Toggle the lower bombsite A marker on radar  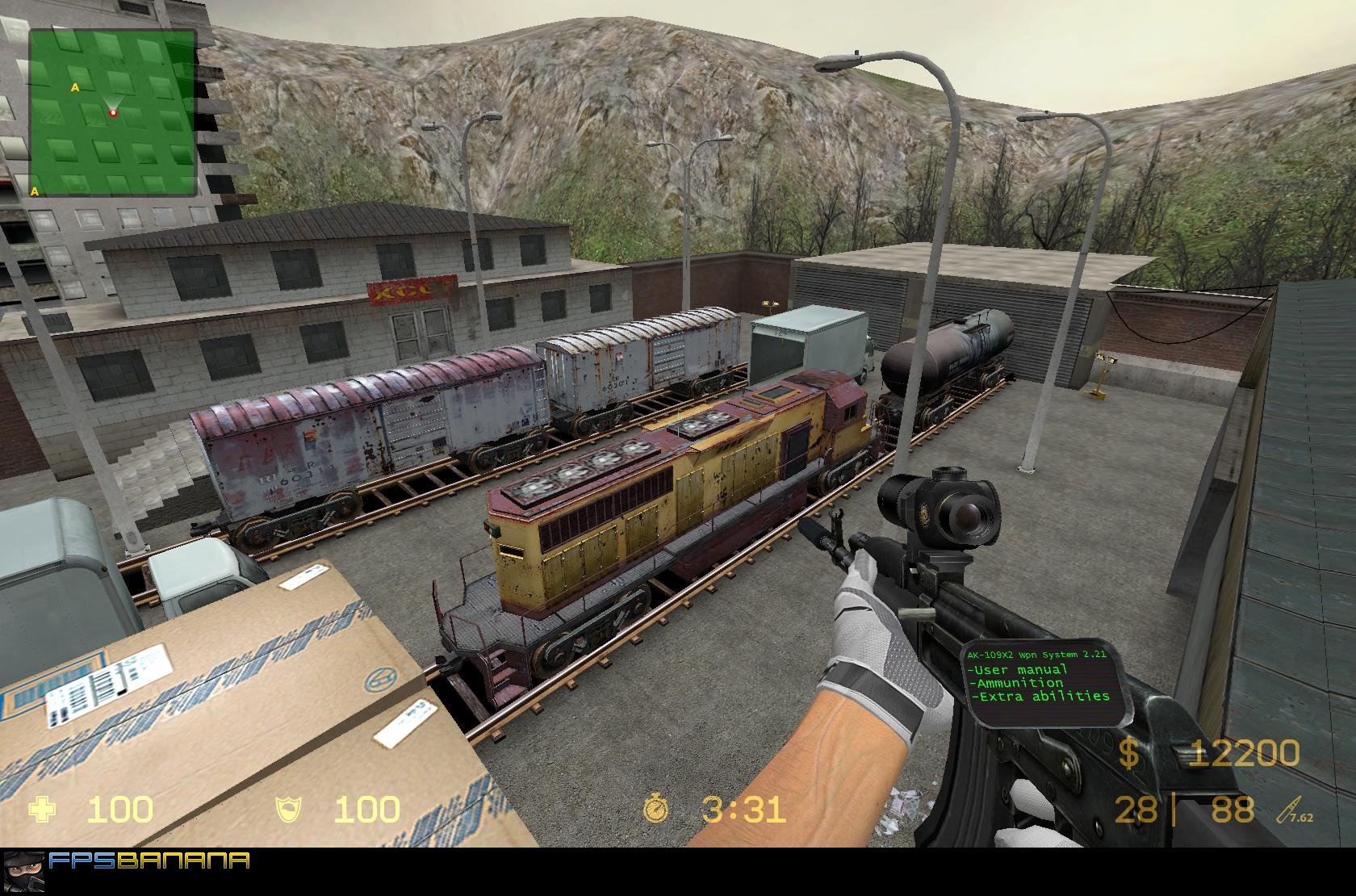[x=34, y=191]
